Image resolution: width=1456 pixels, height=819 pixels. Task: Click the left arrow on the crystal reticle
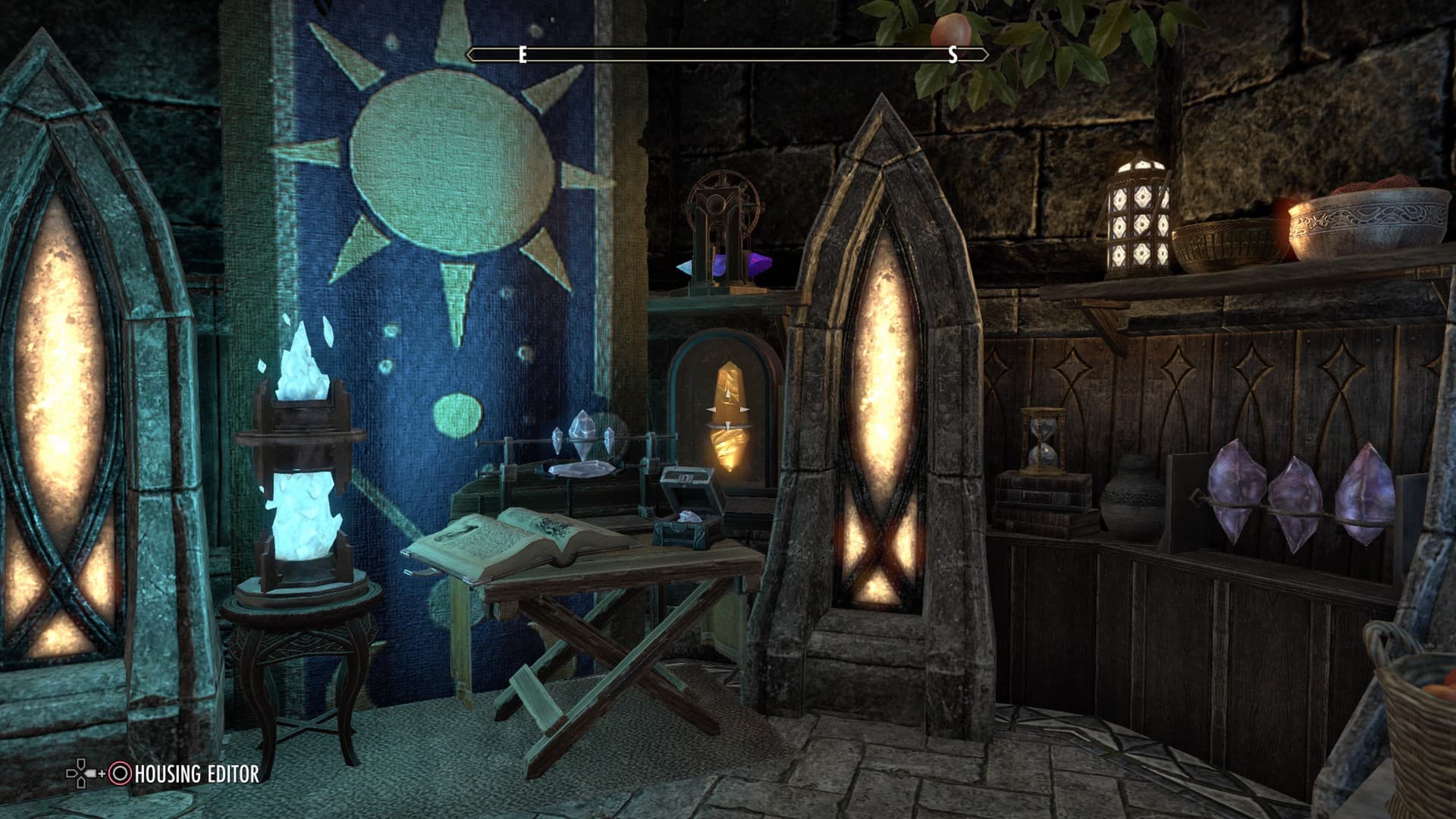point(711,409)
